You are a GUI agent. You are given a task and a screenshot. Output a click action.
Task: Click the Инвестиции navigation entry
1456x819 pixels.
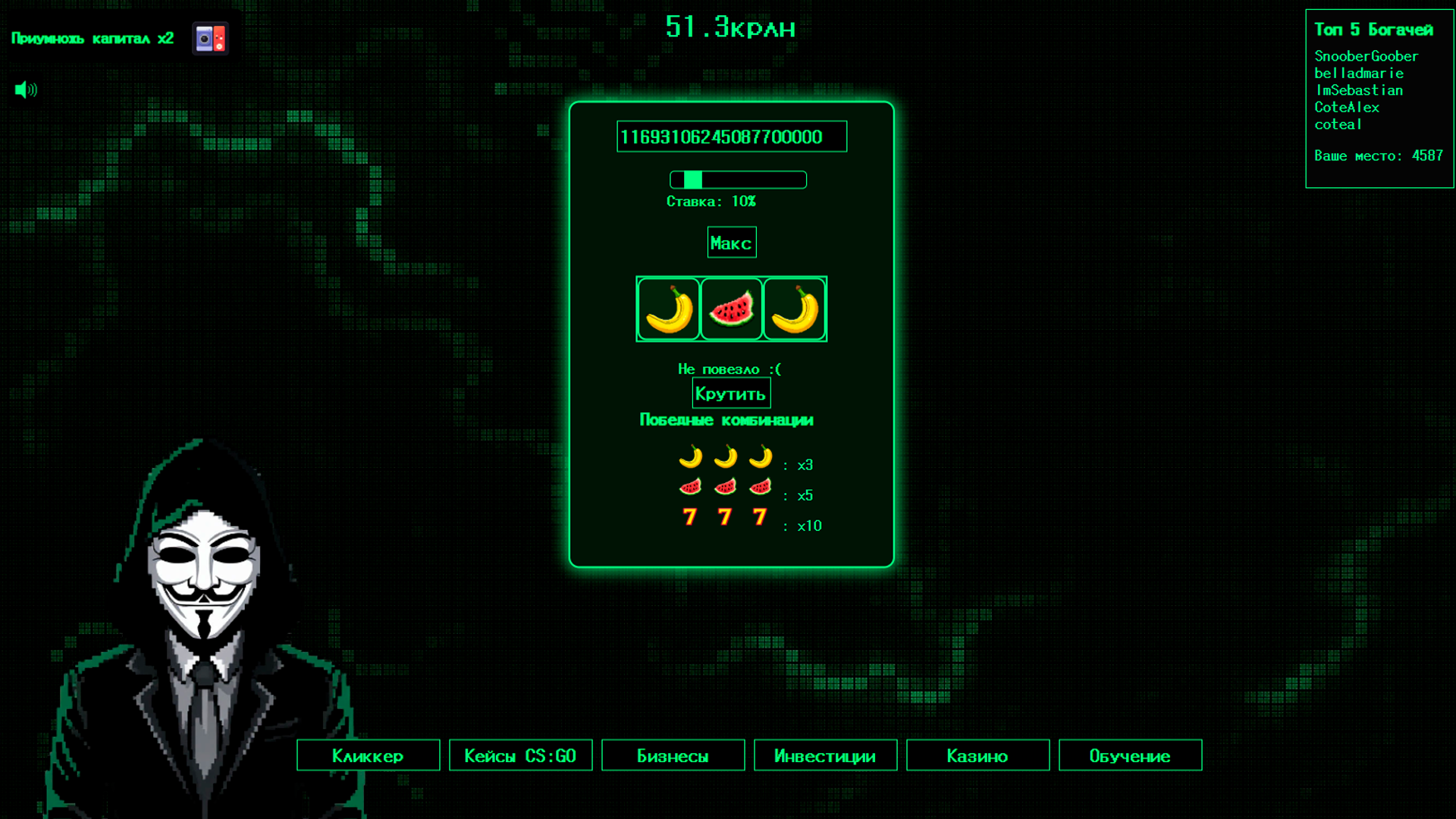[824, 755]
